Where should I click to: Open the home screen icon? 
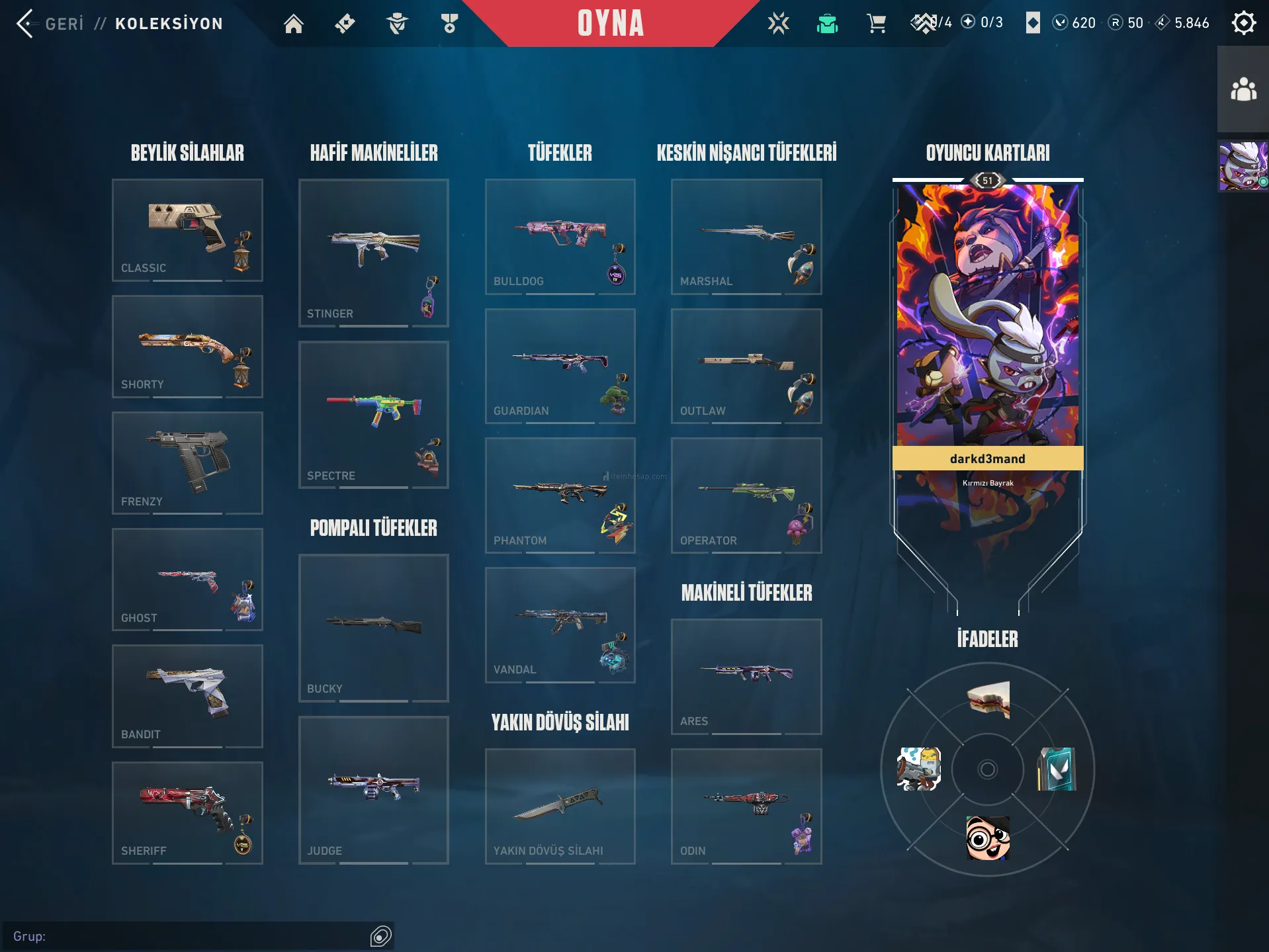pos(293,24)
